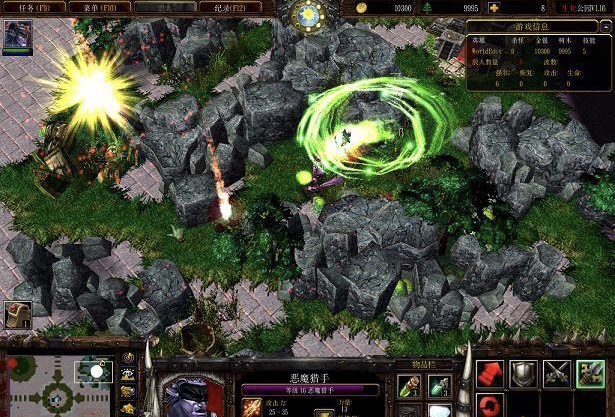The height and width of the screenshot is (417, 615).
Task: Select the green potion inventory slot
Action: 439,385
